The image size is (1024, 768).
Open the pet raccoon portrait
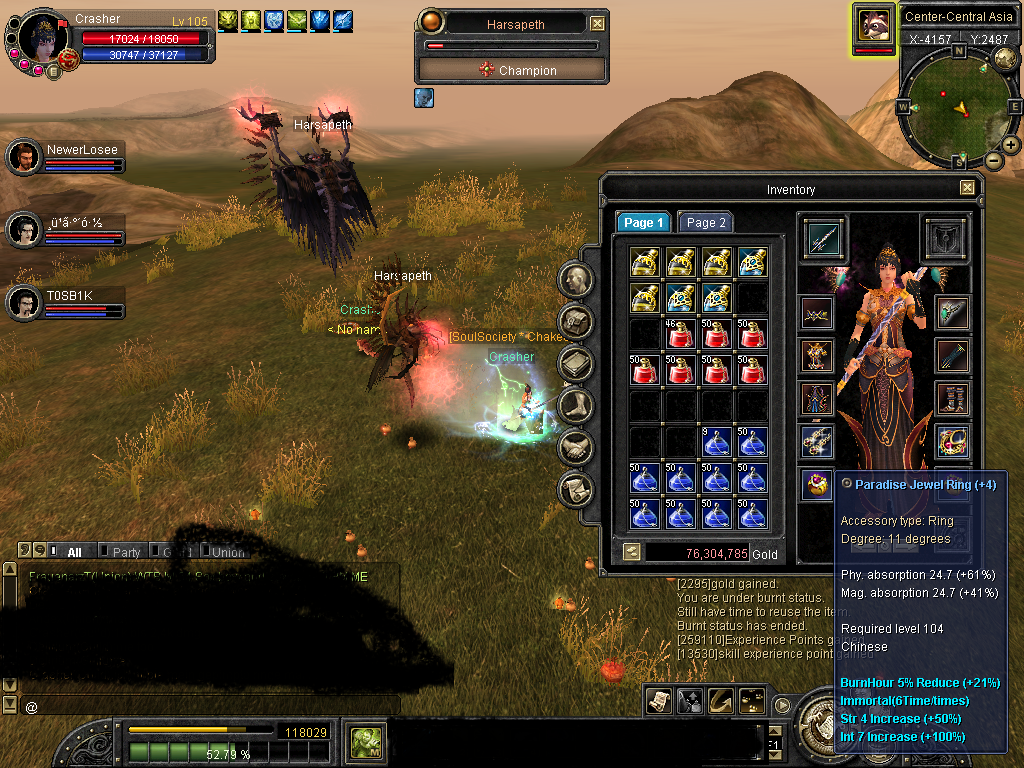[874, 25]
